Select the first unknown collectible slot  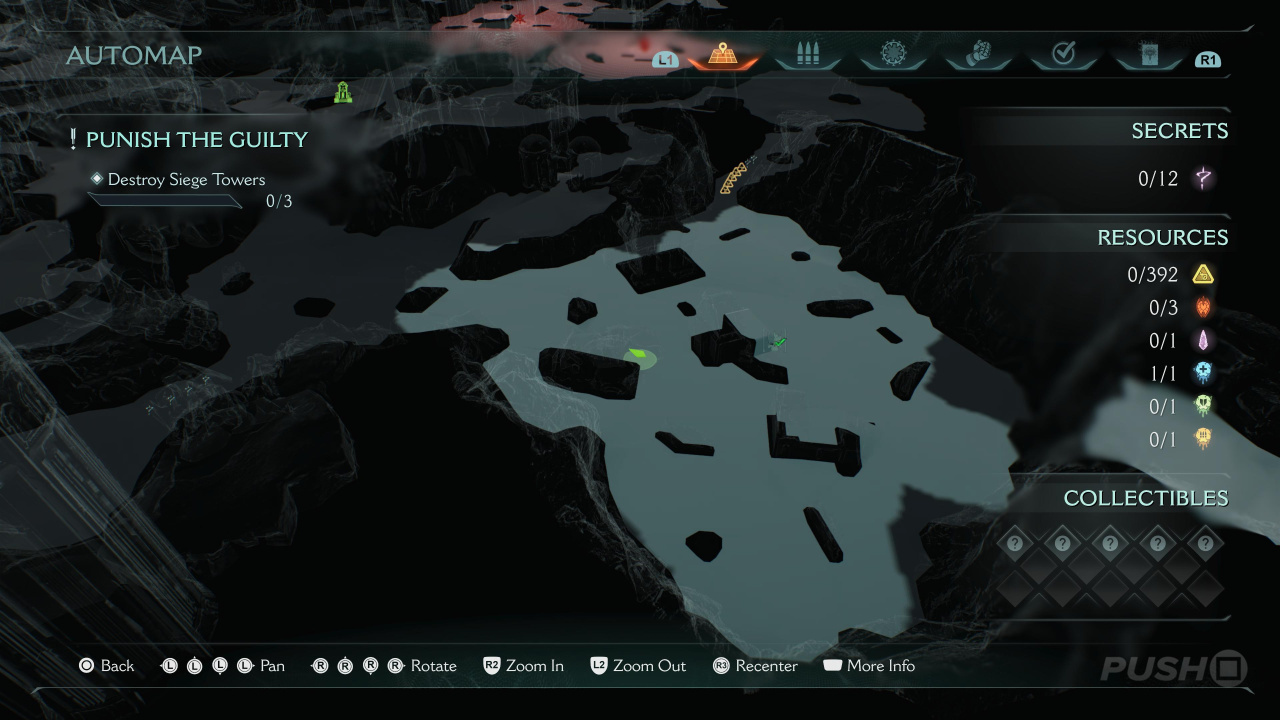1015,544
